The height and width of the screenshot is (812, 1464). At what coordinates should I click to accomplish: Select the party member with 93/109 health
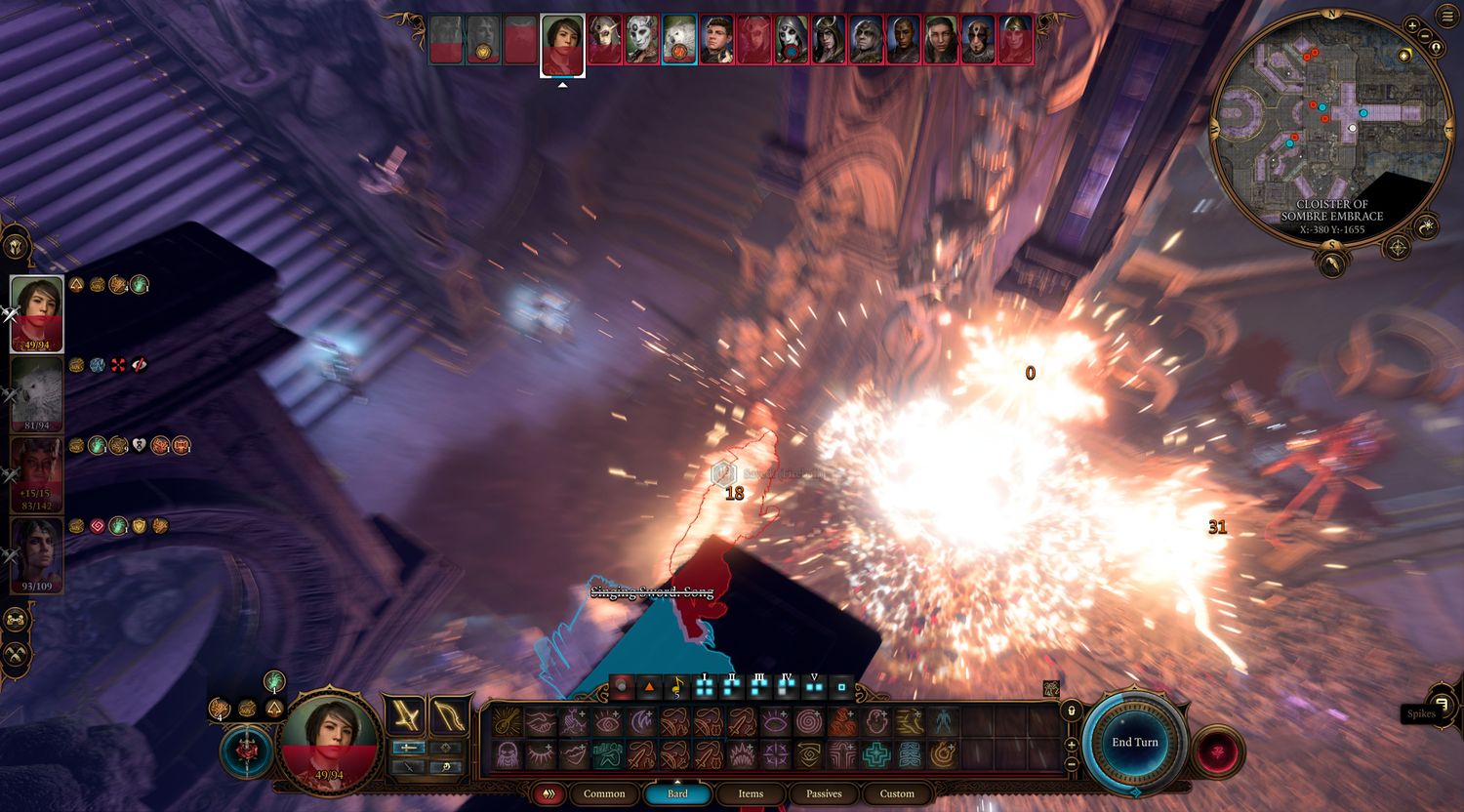point(37,554)
